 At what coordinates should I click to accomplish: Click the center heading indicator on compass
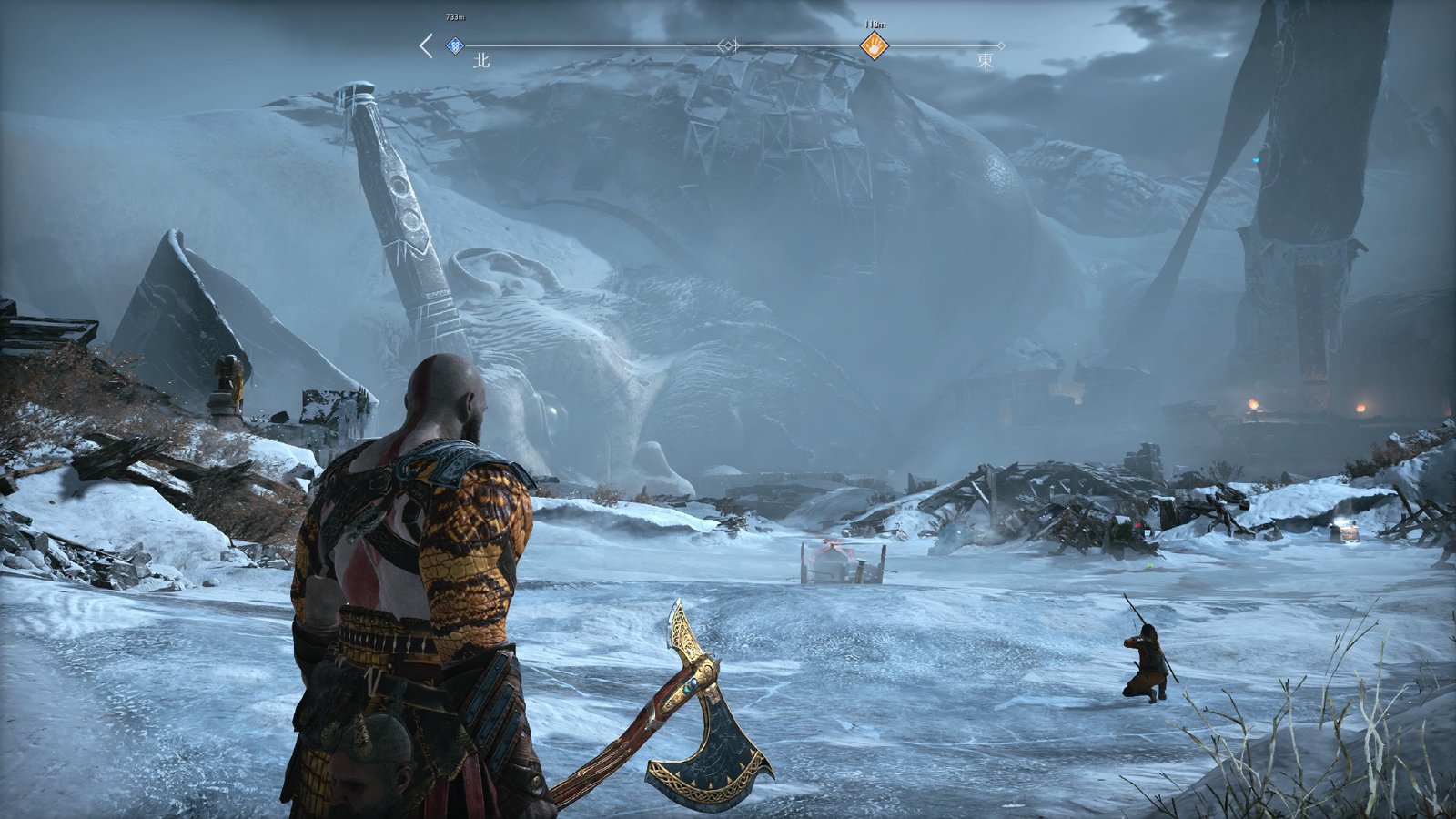pos(728,45)
